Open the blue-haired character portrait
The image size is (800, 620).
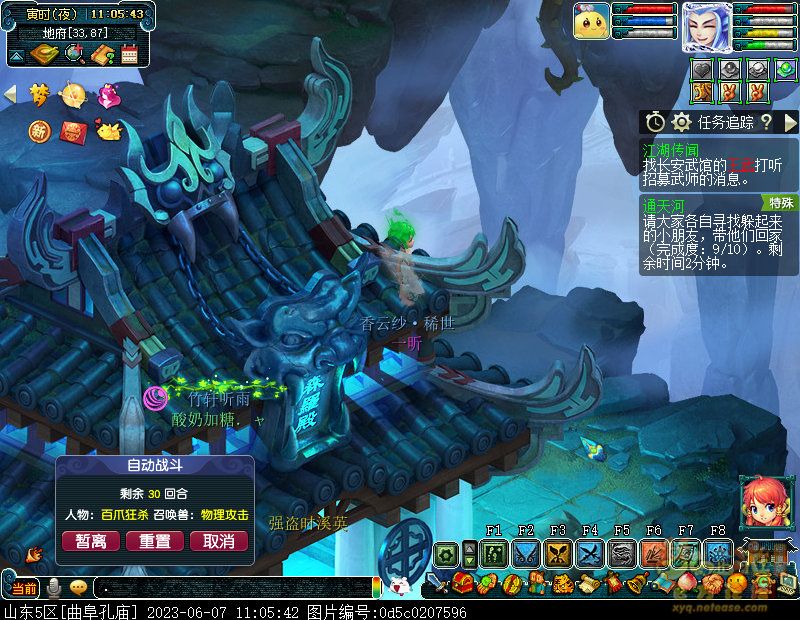click(706, 27)
